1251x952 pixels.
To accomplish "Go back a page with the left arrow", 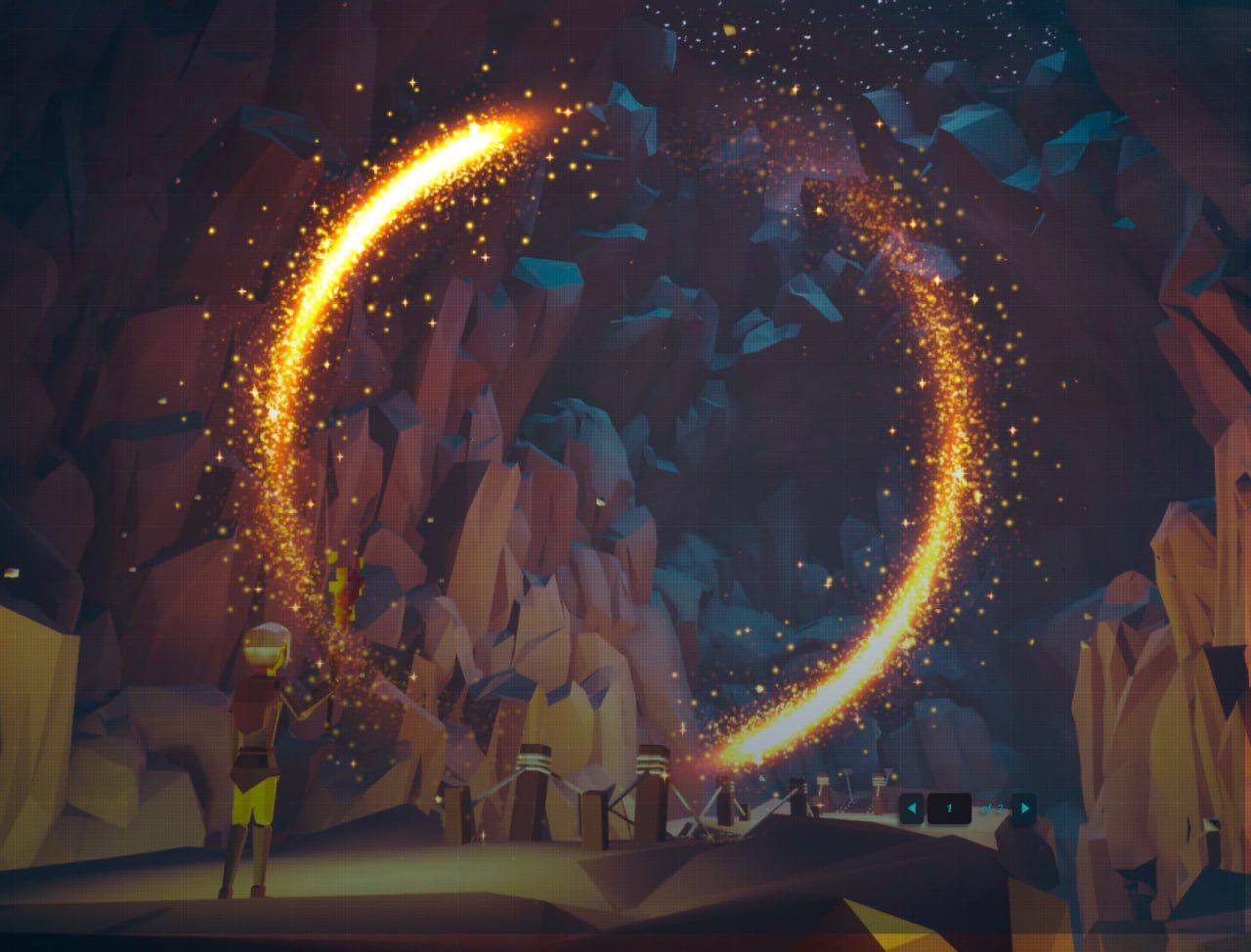I will pos(912,808).
